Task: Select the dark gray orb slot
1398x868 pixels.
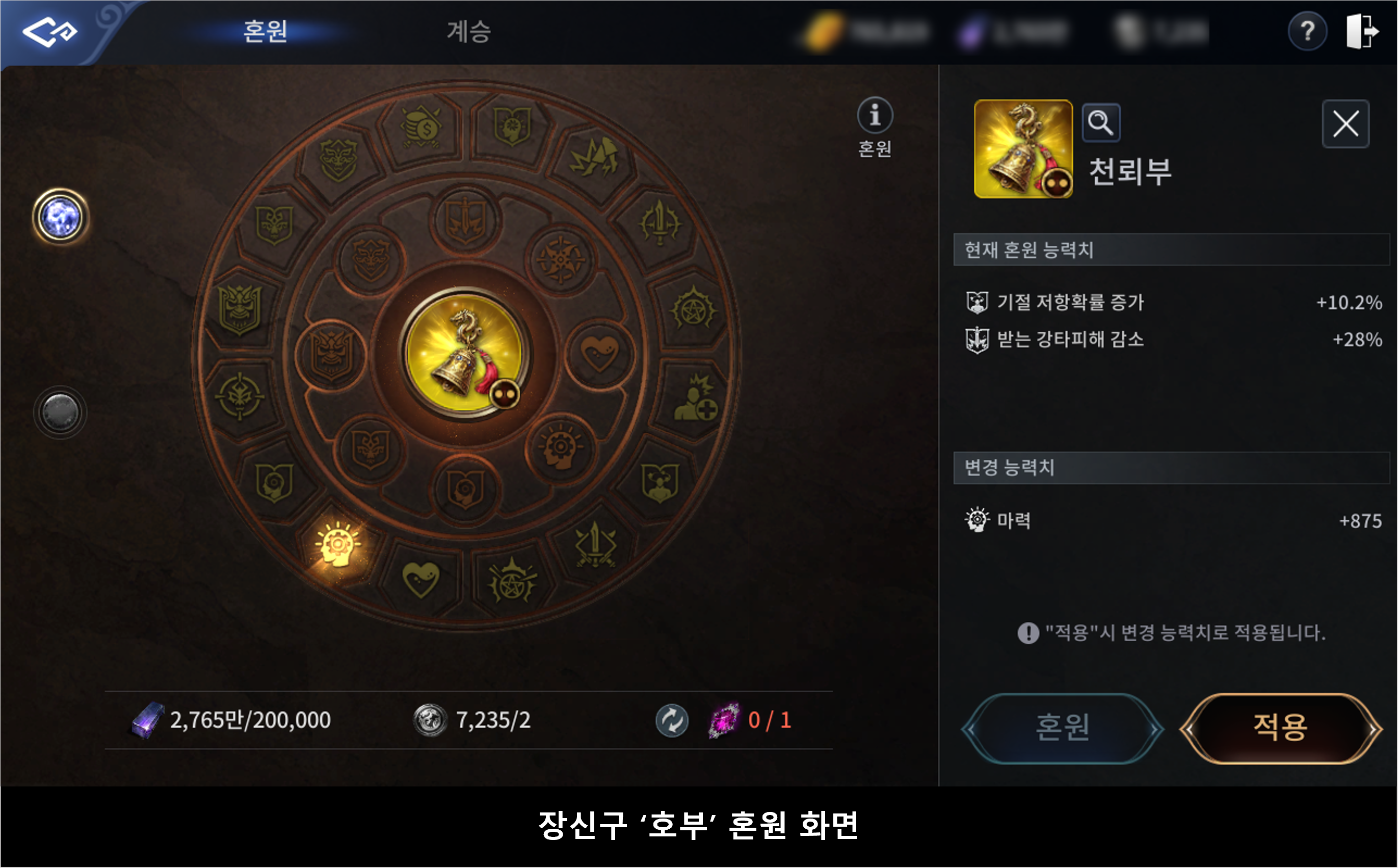Action: [x=60, y=412]
